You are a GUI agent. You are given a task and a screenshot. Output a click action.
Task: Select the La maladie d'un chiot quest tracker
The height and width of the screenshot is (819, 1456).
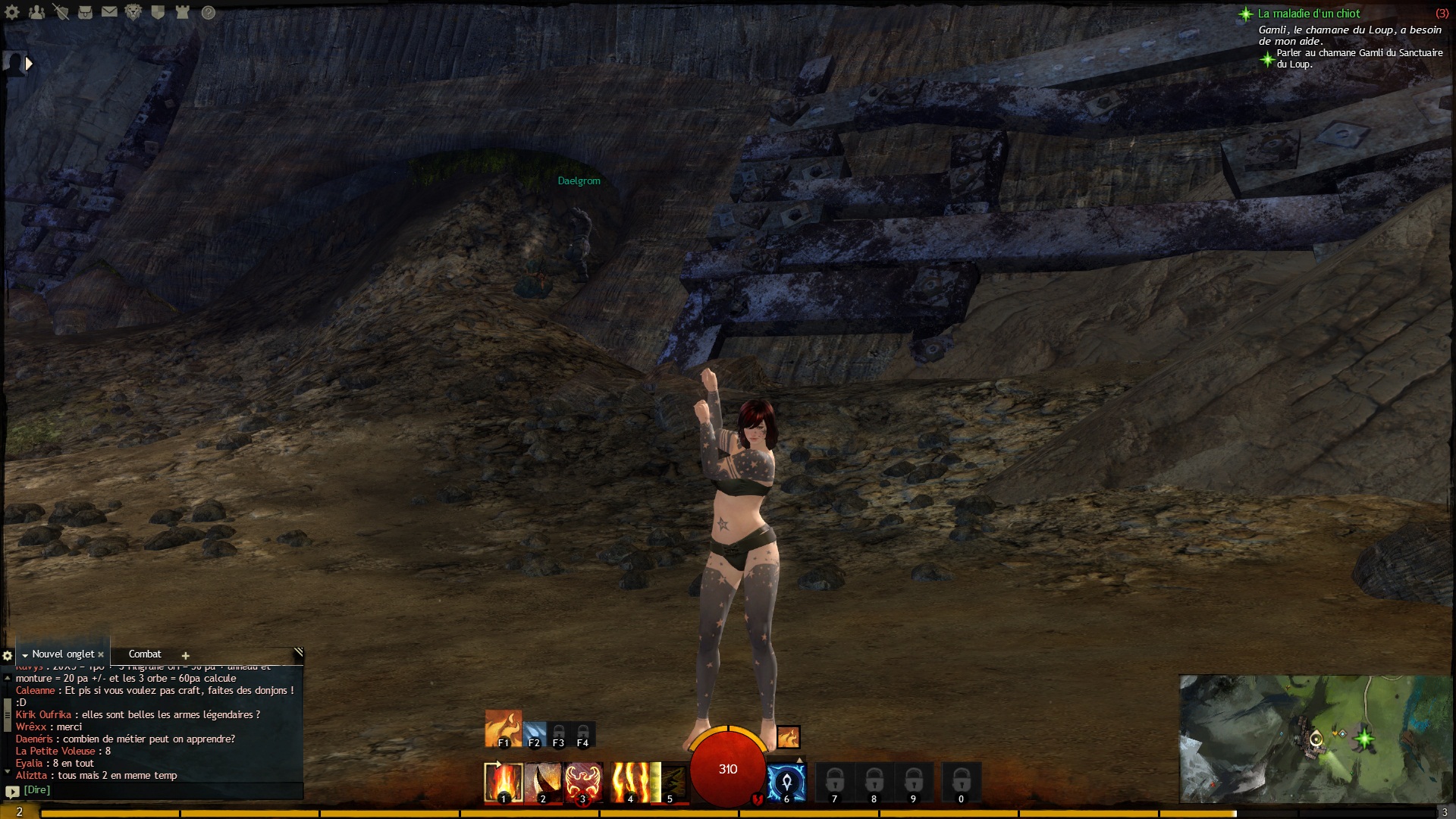pos(1308,14)
